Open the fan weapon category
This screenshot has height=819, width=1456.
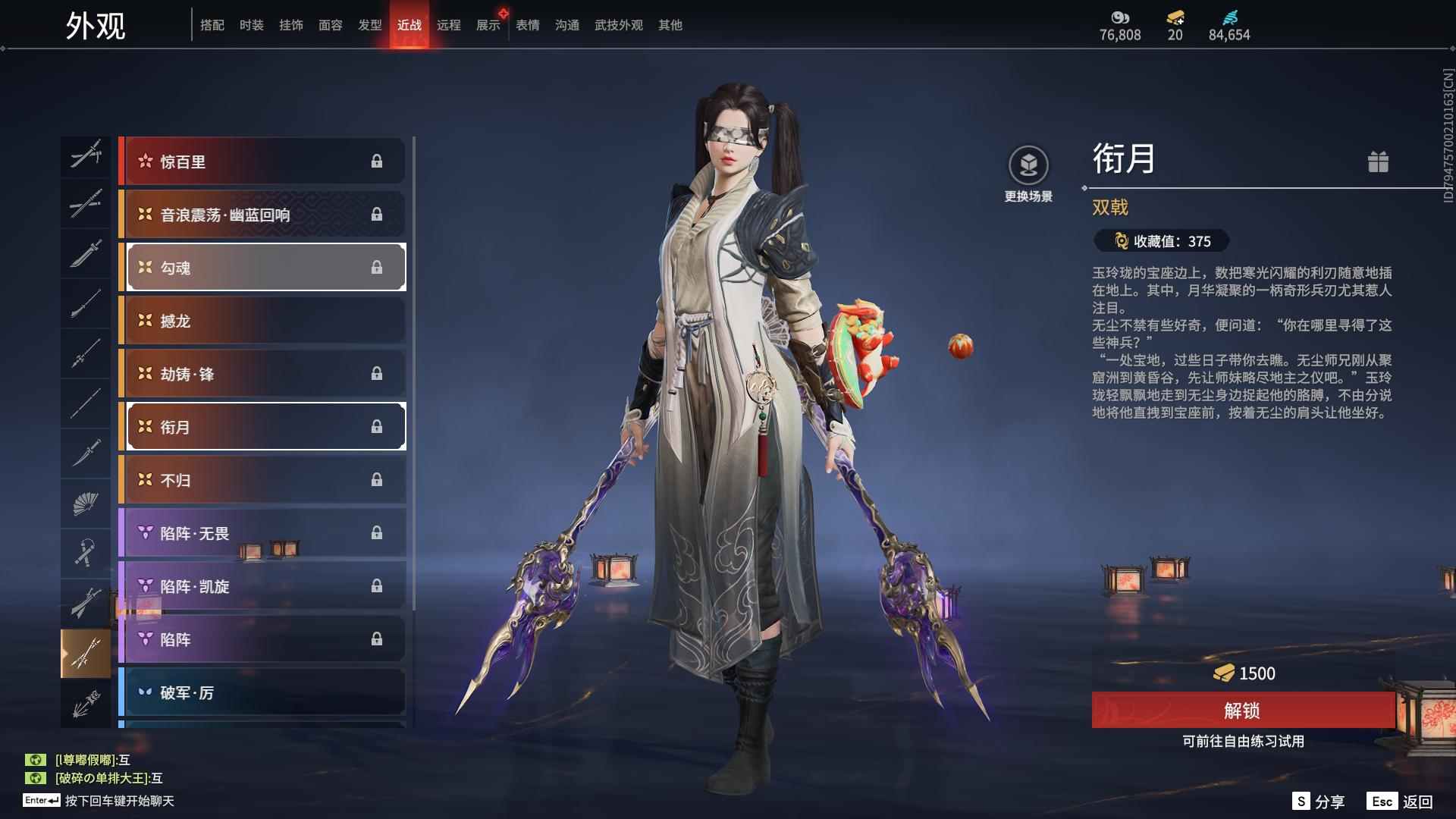86,504
